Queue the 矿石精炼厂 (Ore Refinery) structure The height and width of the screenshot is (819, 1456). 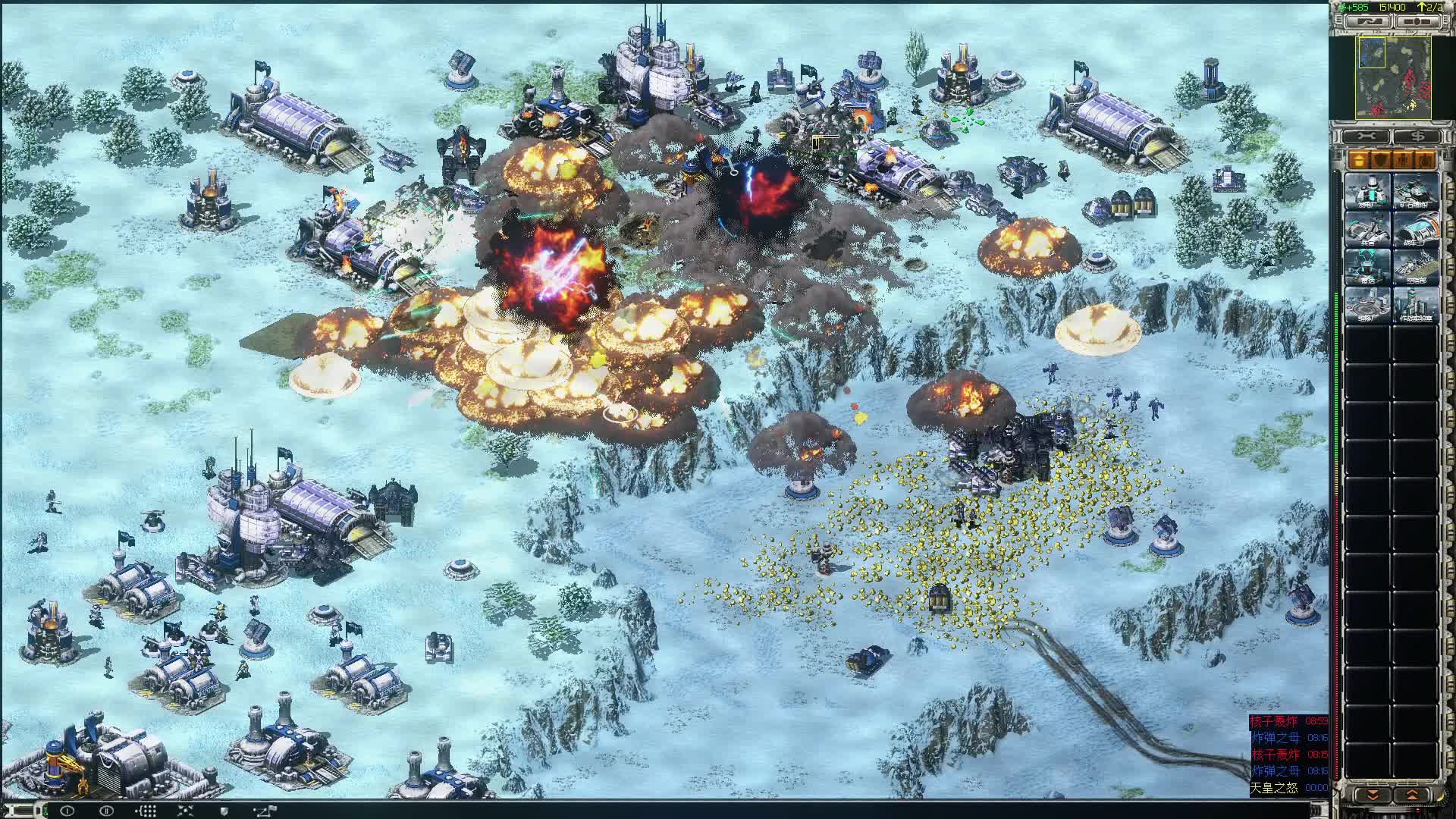(1414, 191)
